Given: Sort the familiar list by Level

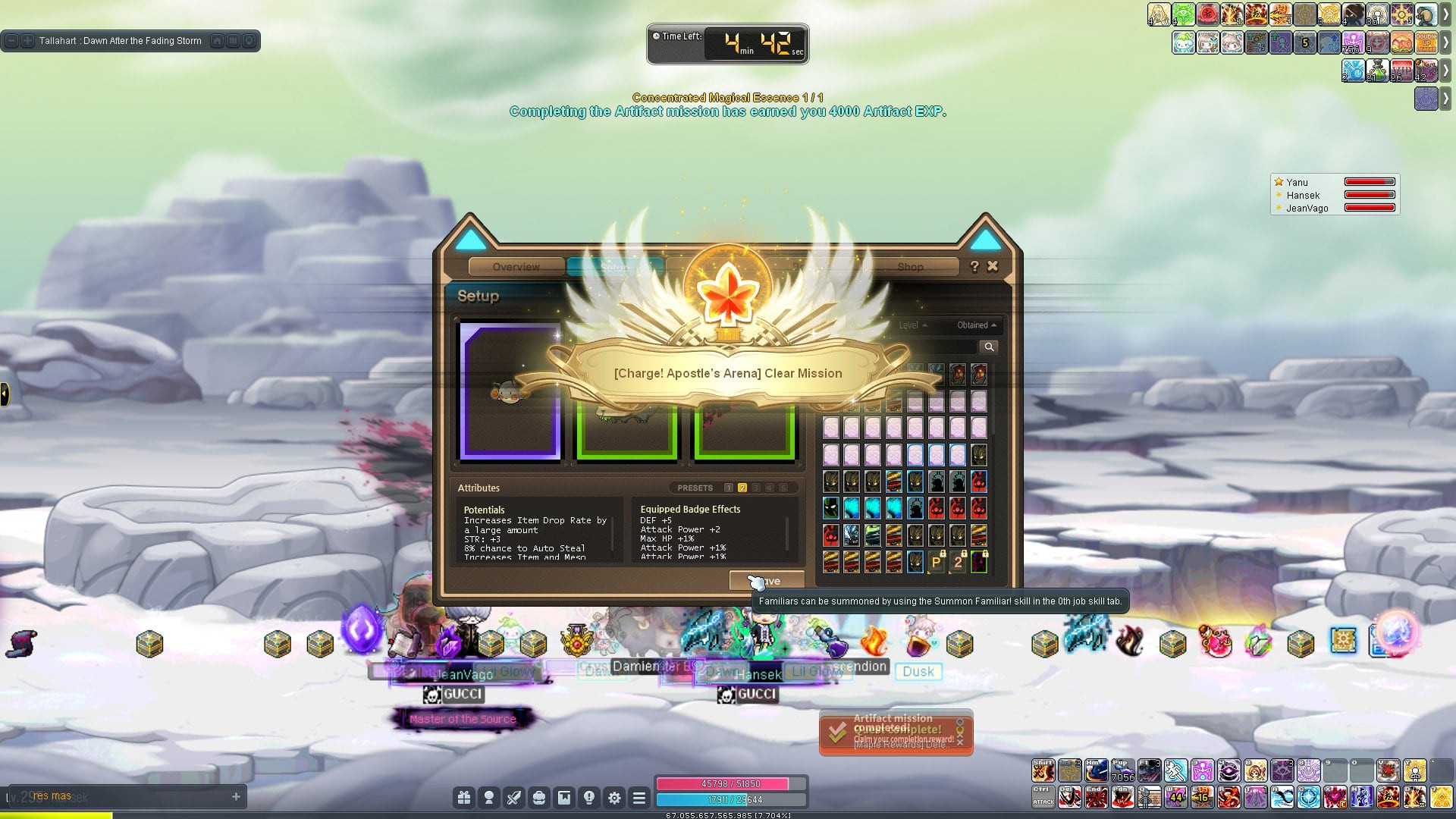Looking at the screenshot, I should tap(912, 325).
